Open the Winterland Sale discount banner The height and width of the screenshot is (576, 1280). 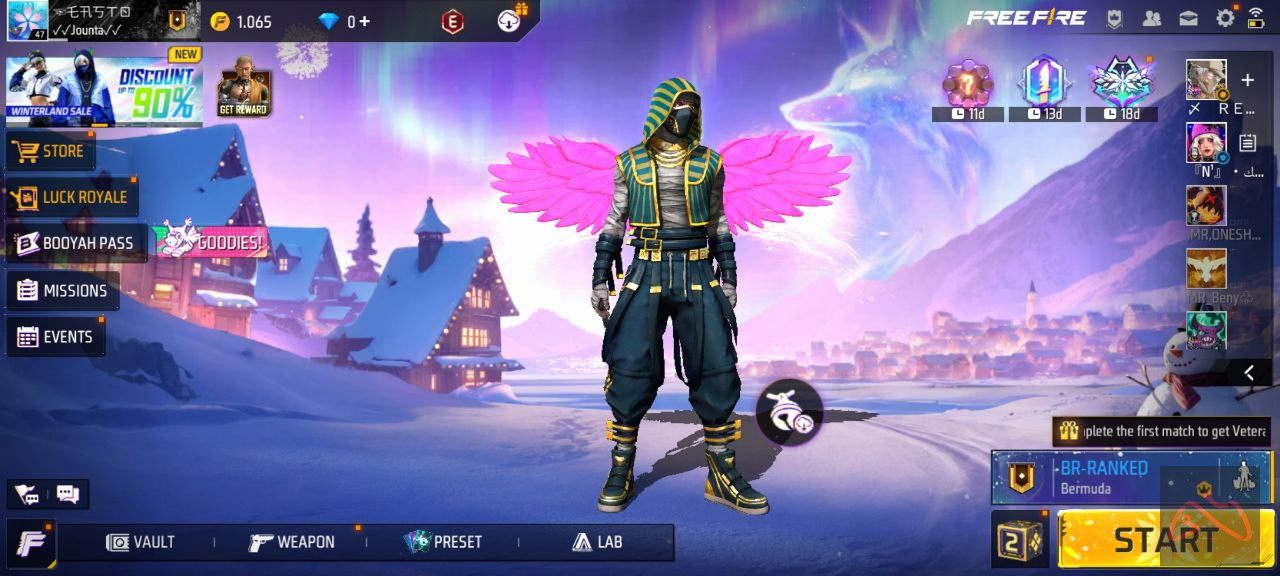click(104, 91)
